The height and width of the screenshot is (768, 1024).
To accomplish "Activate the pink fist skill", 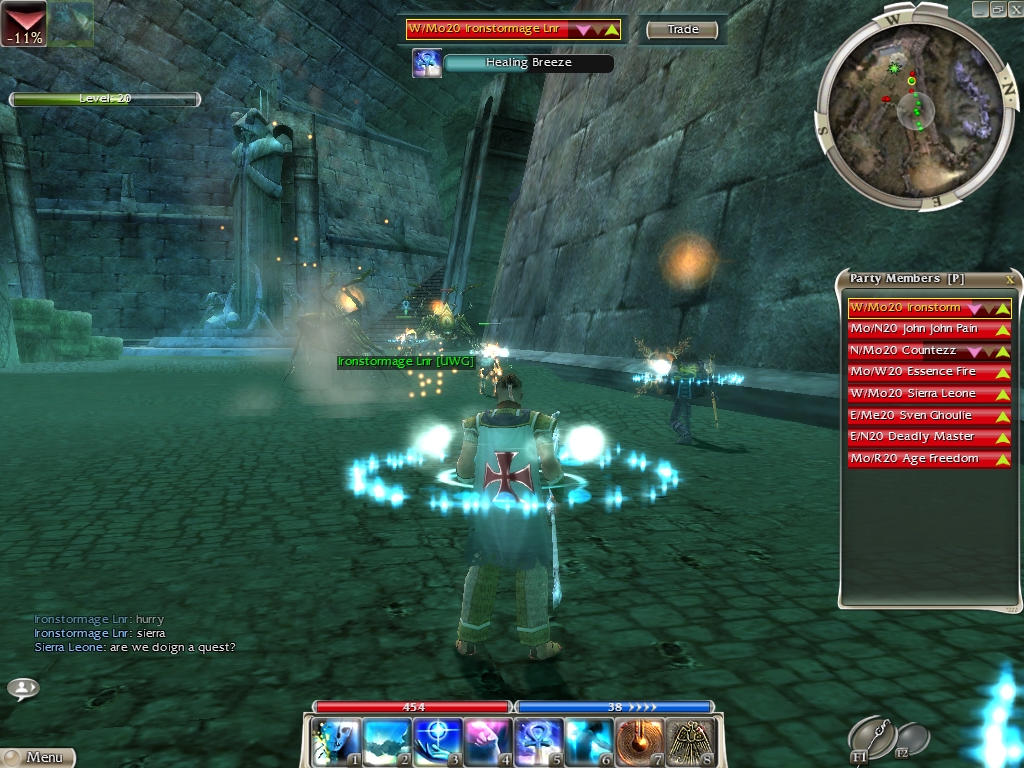I will [x=487, y=742].
